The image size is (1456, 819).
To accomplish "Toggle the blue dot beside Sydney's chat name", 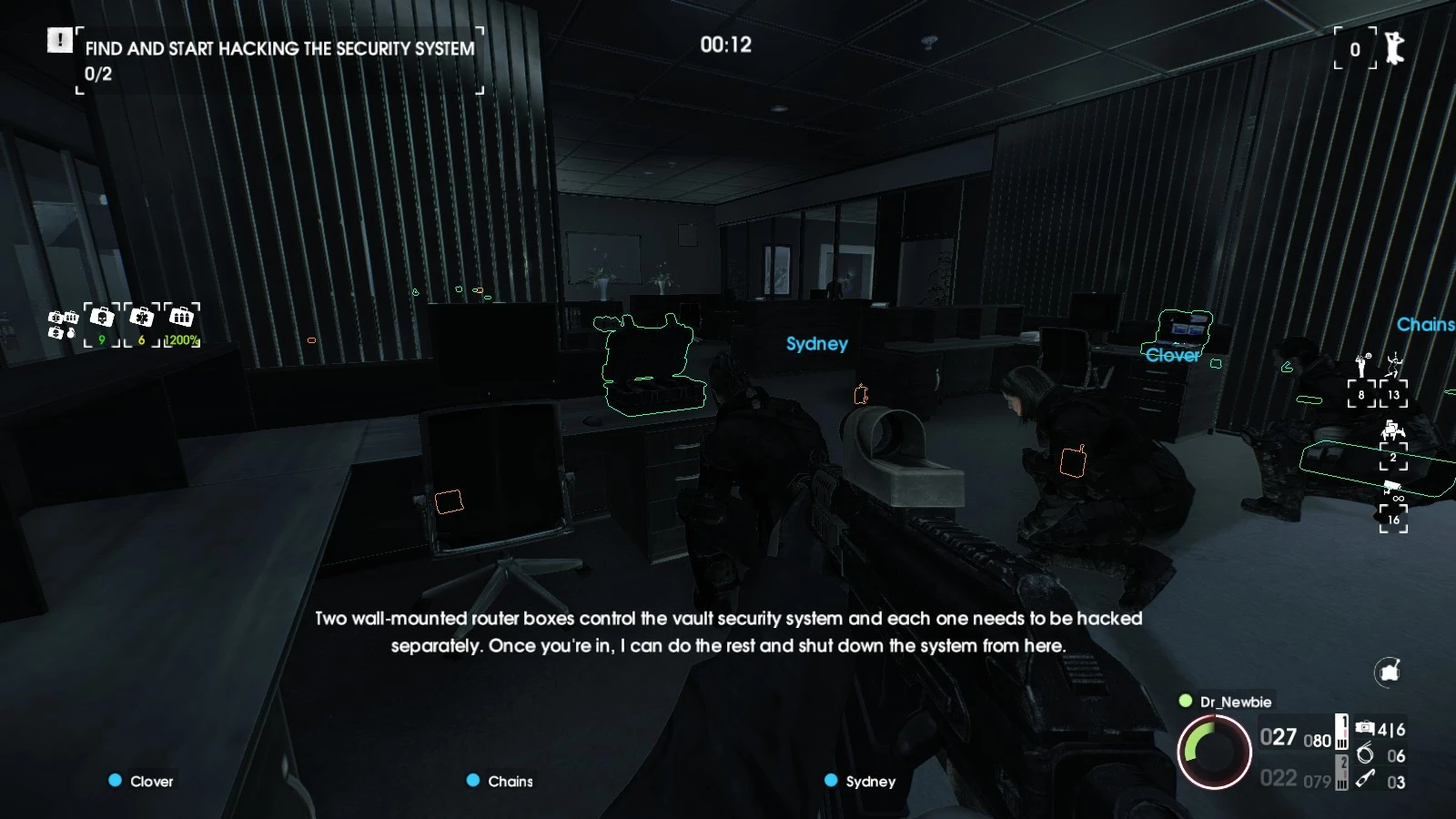I will (829, 780).
